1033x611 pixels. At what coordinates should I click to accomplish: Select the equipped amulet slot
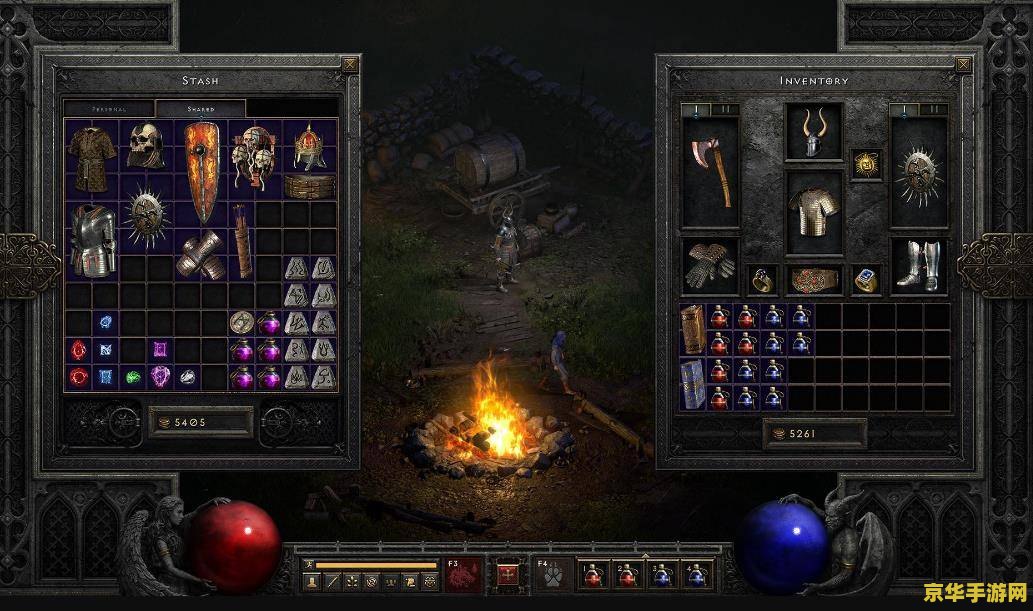click(x=866, y=165)
